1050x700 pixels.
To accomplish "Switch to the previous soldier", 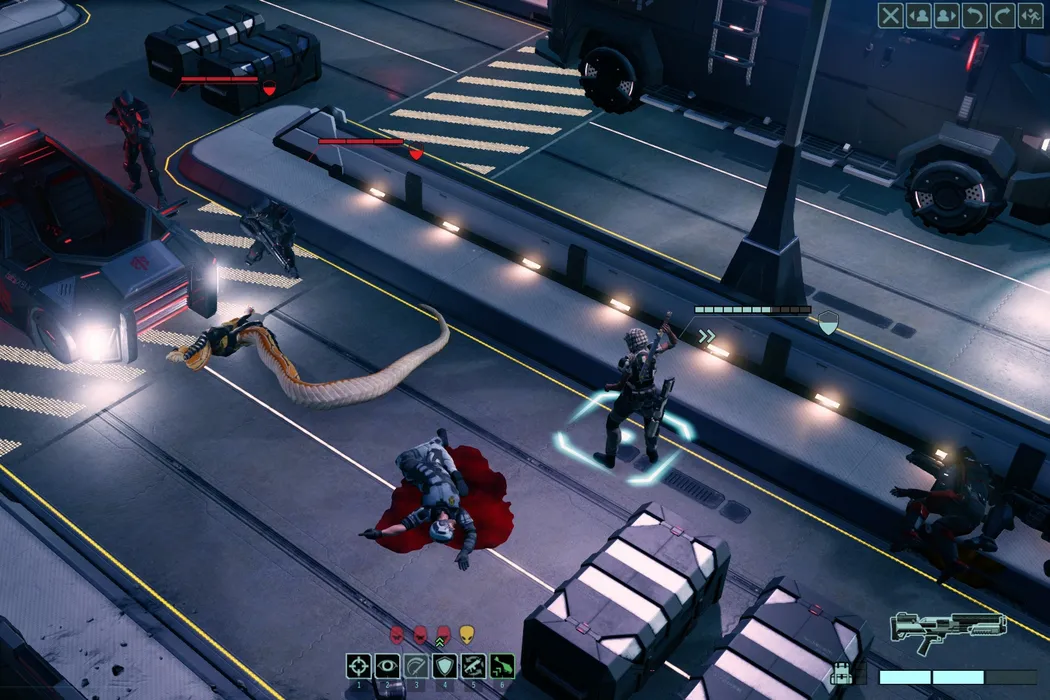I will [918, 15].
